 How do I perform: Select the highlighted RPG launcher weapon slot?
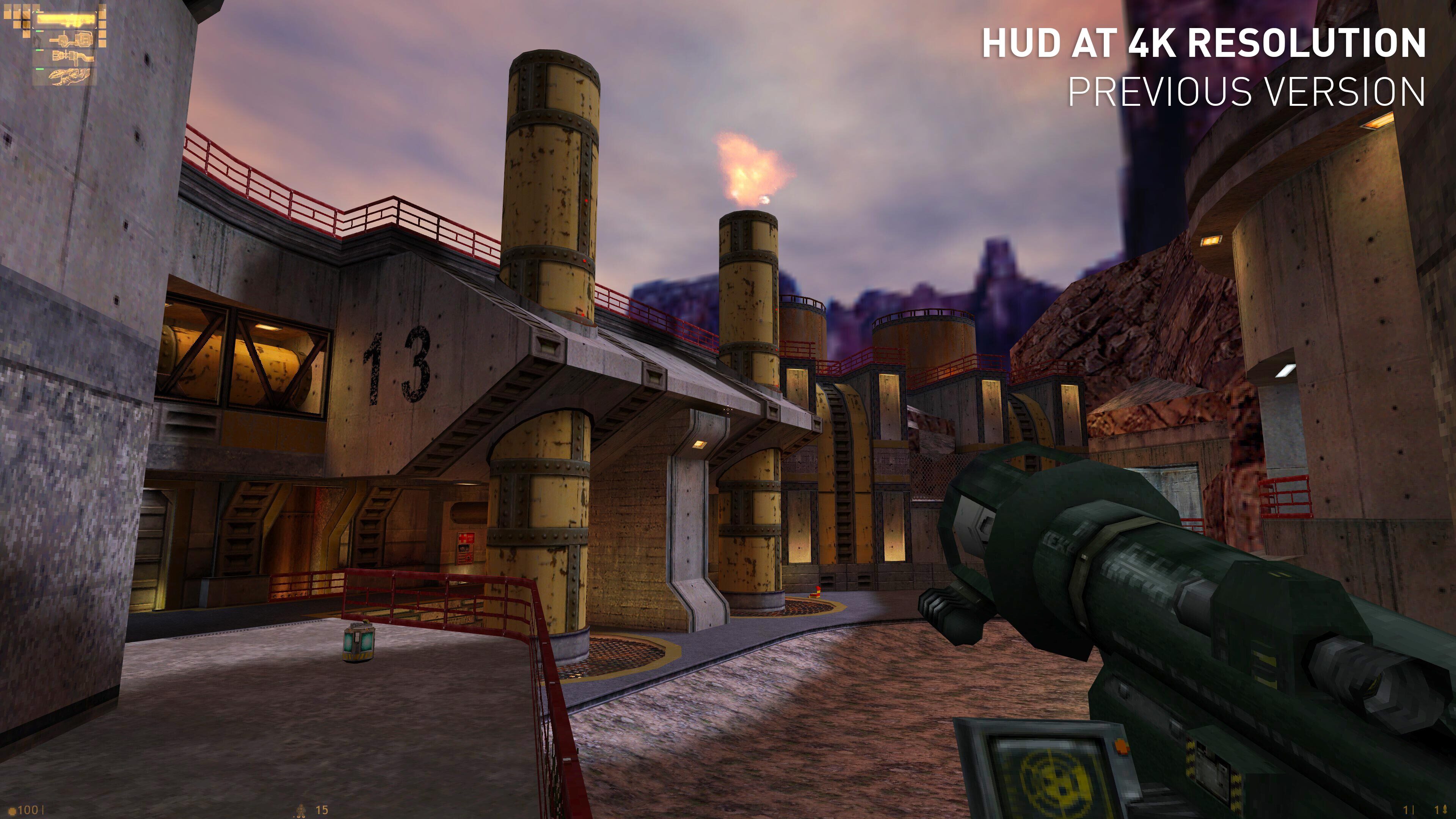pos(66,21)
